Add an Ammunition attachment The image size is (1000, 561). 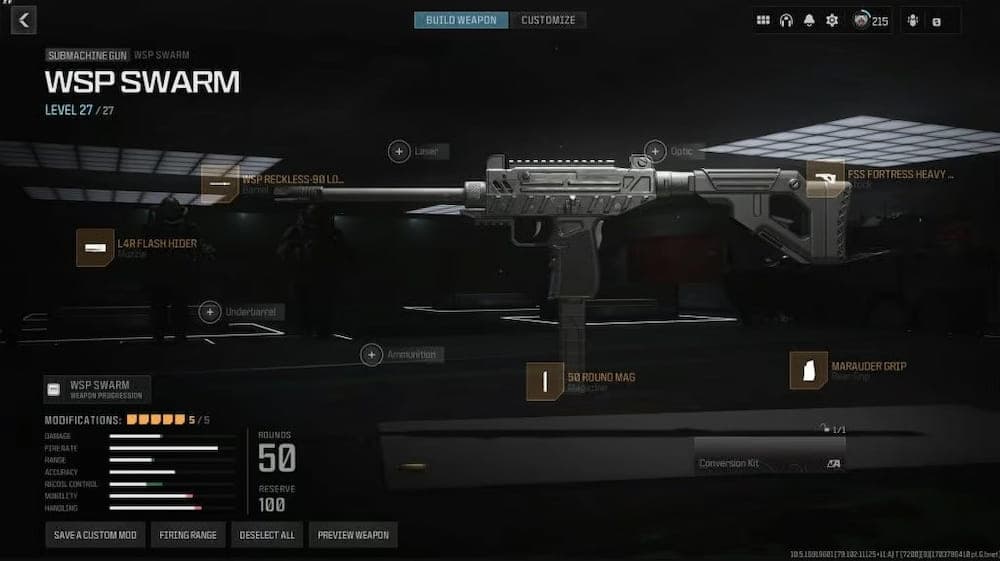pyautogui.click(x=372, y=354)
